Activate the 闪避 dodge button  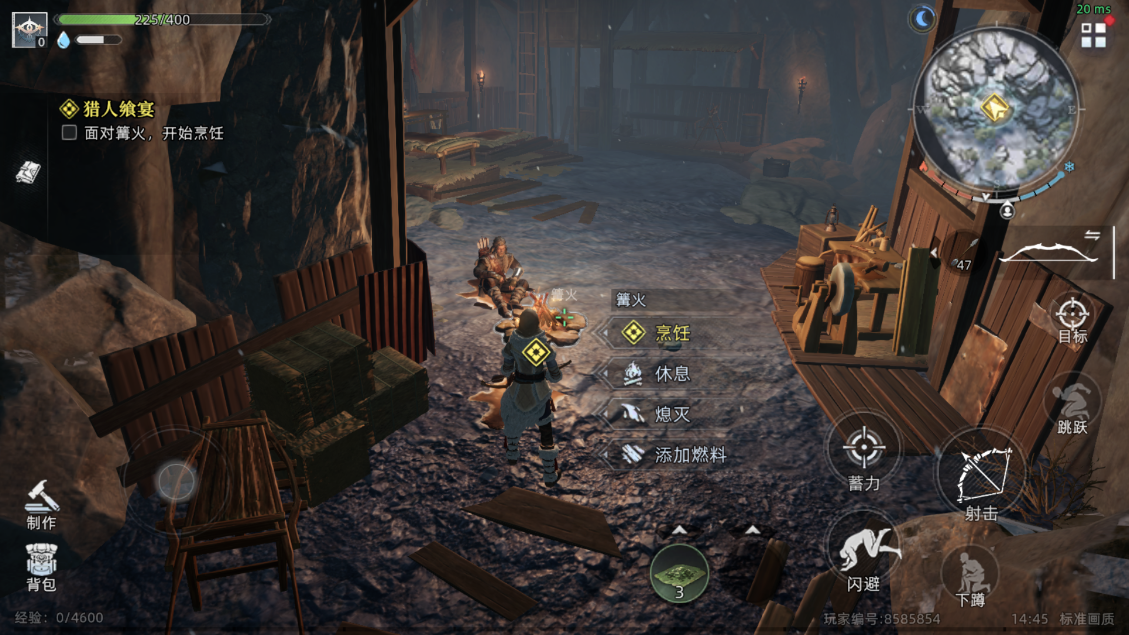coord(863,553)
